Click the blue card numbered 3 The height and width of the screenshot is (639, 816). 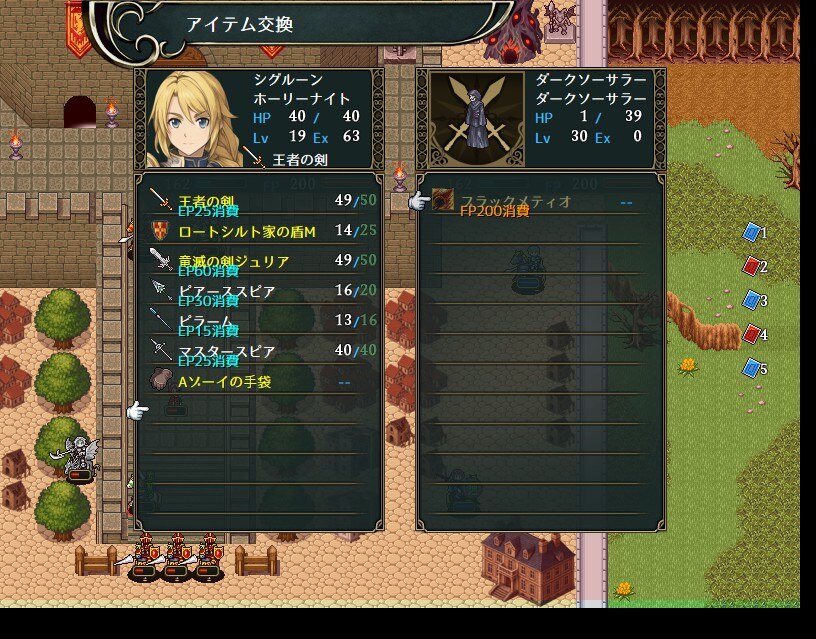752,300
